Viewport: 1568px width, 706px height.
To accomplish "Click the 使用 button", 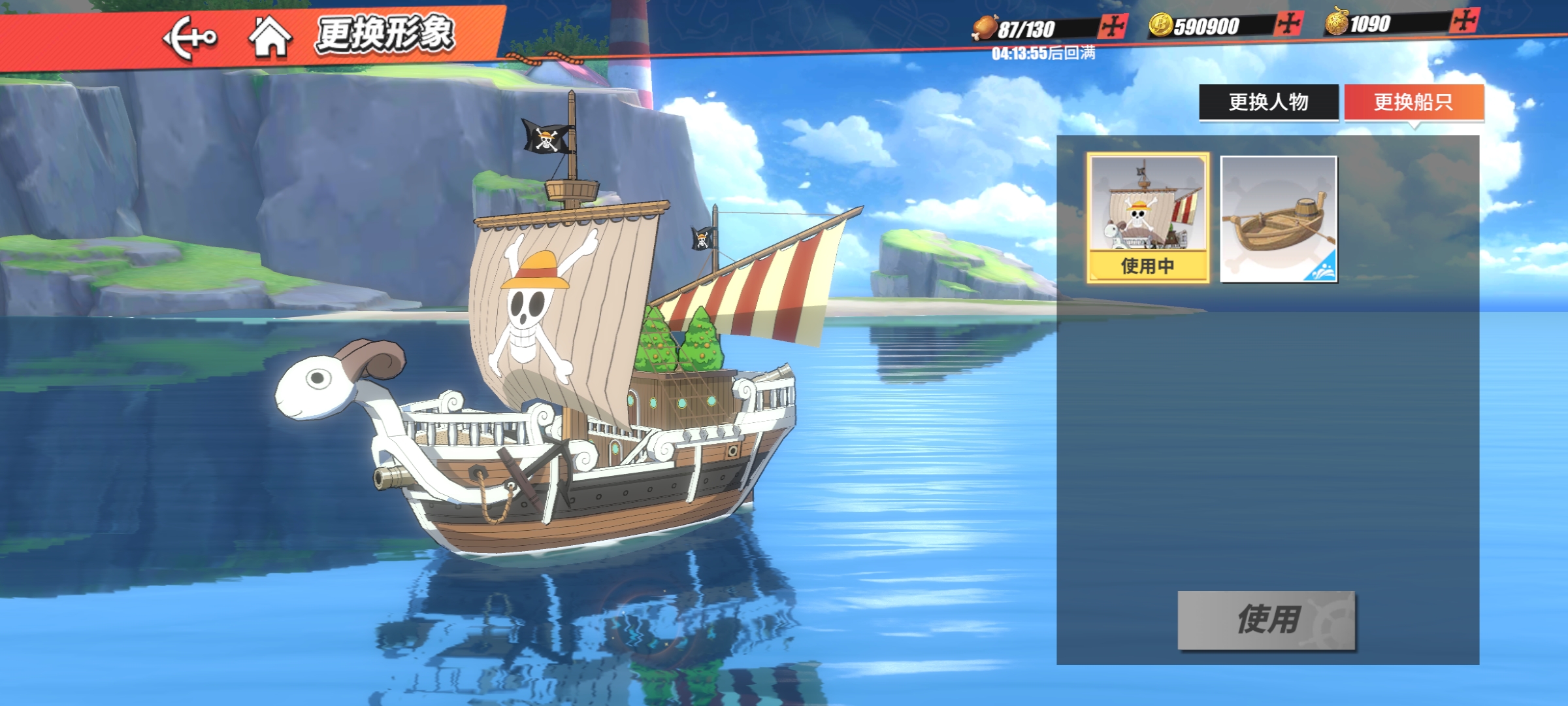I will click(1266, 620).
